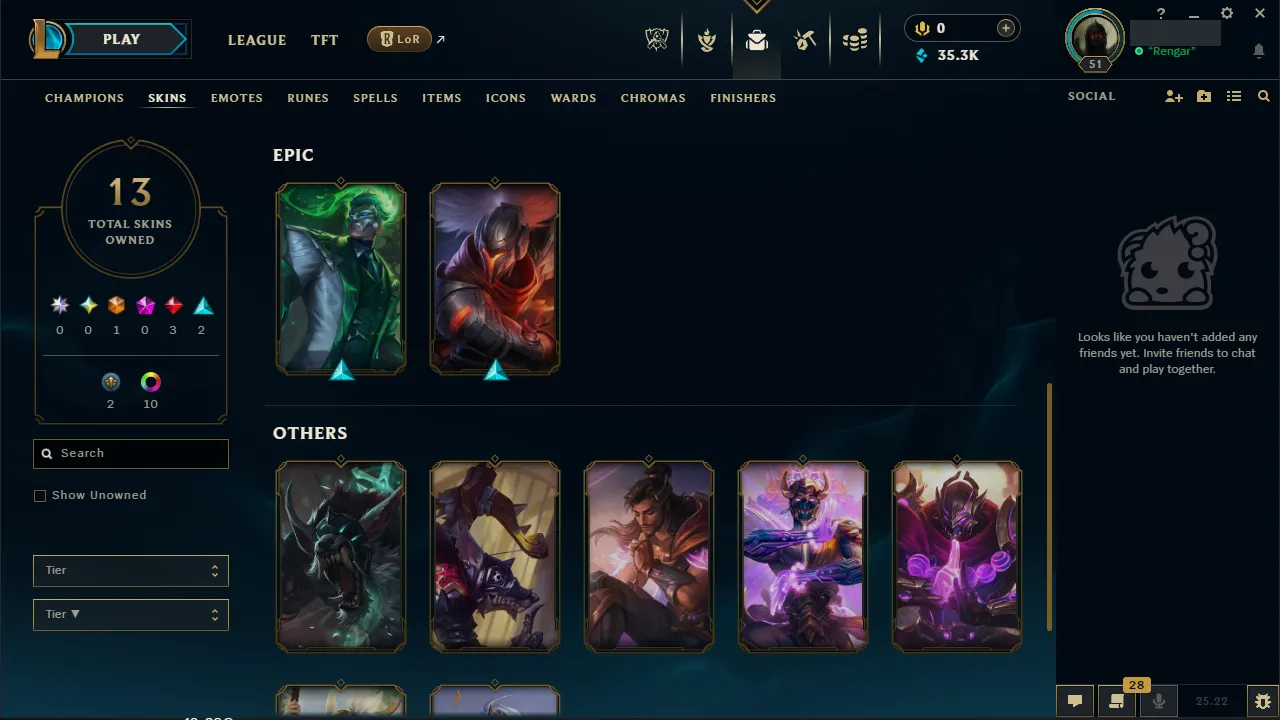
Task: Switch to the Wards tab
Action: [x=573, y=98]
